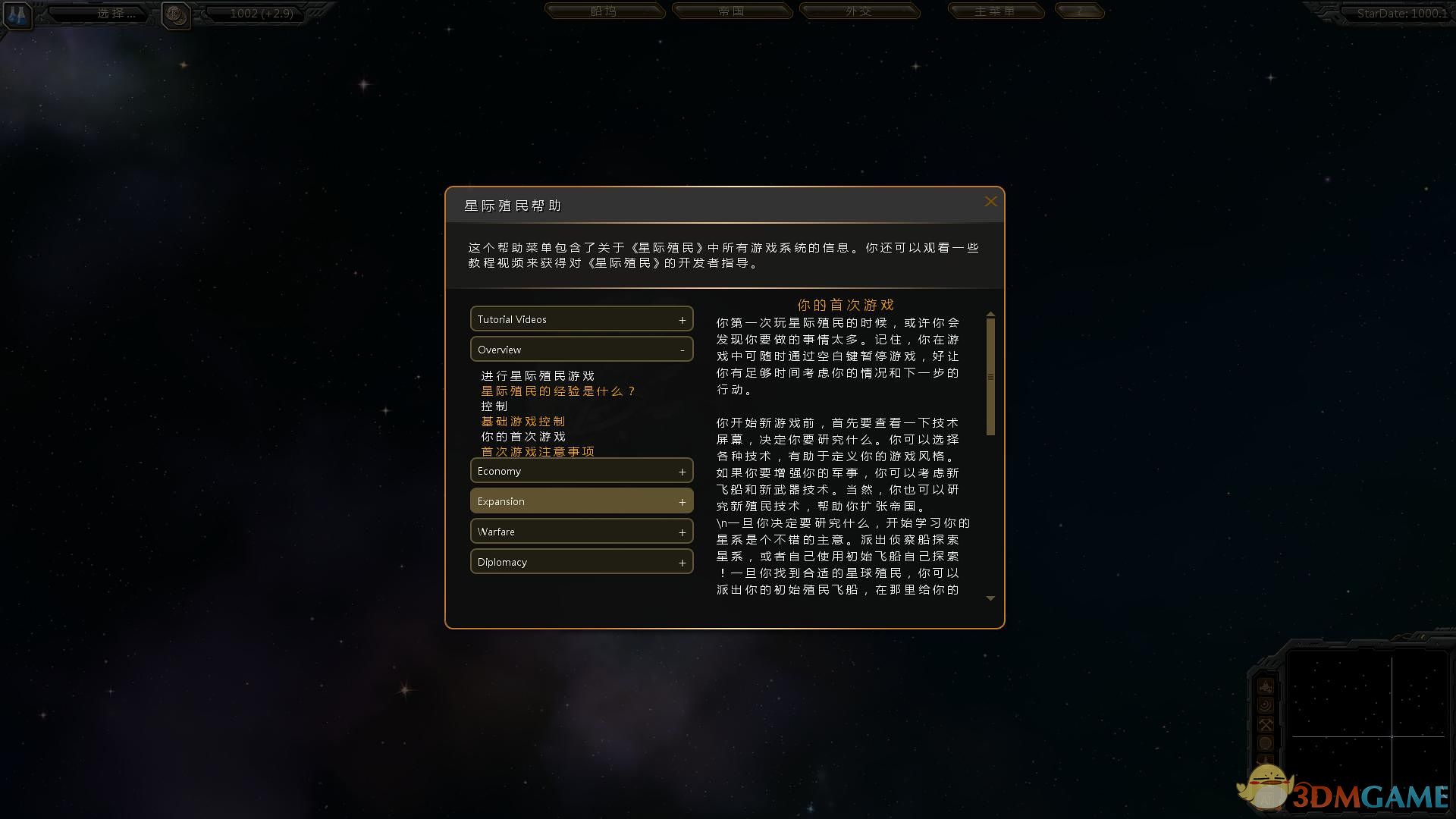Screen dimensions: 1456x819
Task: Close the 星际殖民帮助 dialog
Action: [990, 202]
